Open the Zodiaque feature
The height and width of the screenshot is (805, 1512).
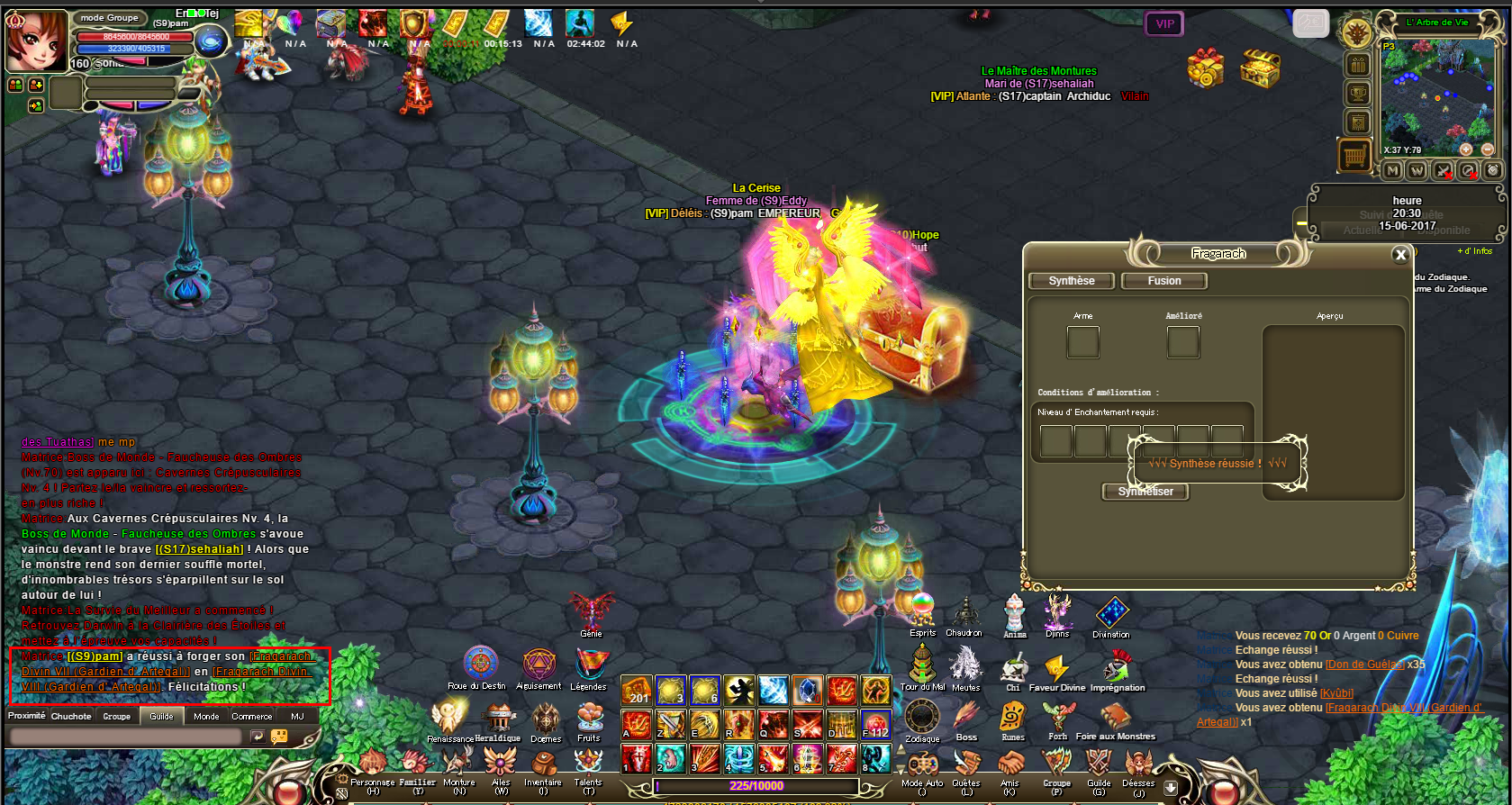click(x=922, y=718)
